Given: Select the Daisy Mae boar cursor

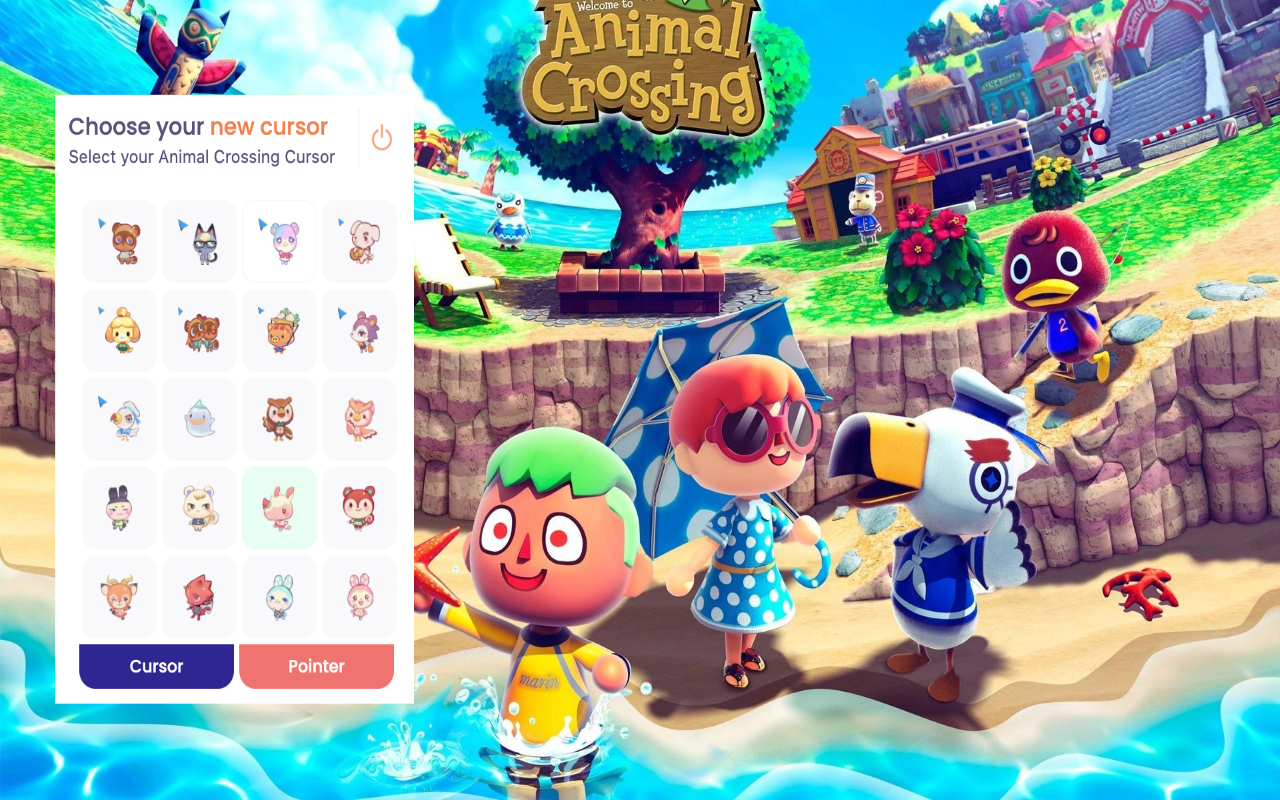Looking at the screenshot, I should coord(279,329).
